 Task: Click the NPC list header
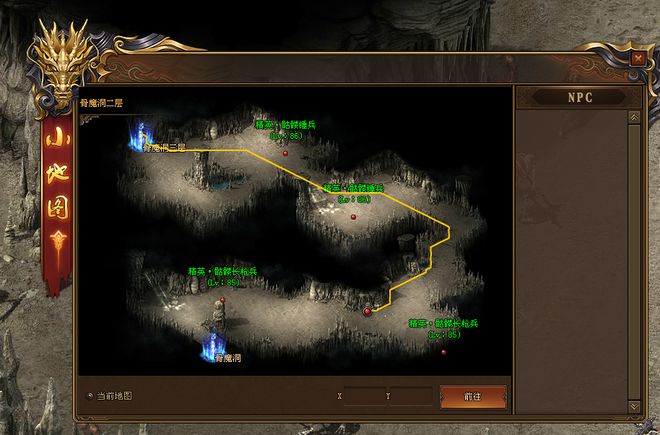(576, 98)
